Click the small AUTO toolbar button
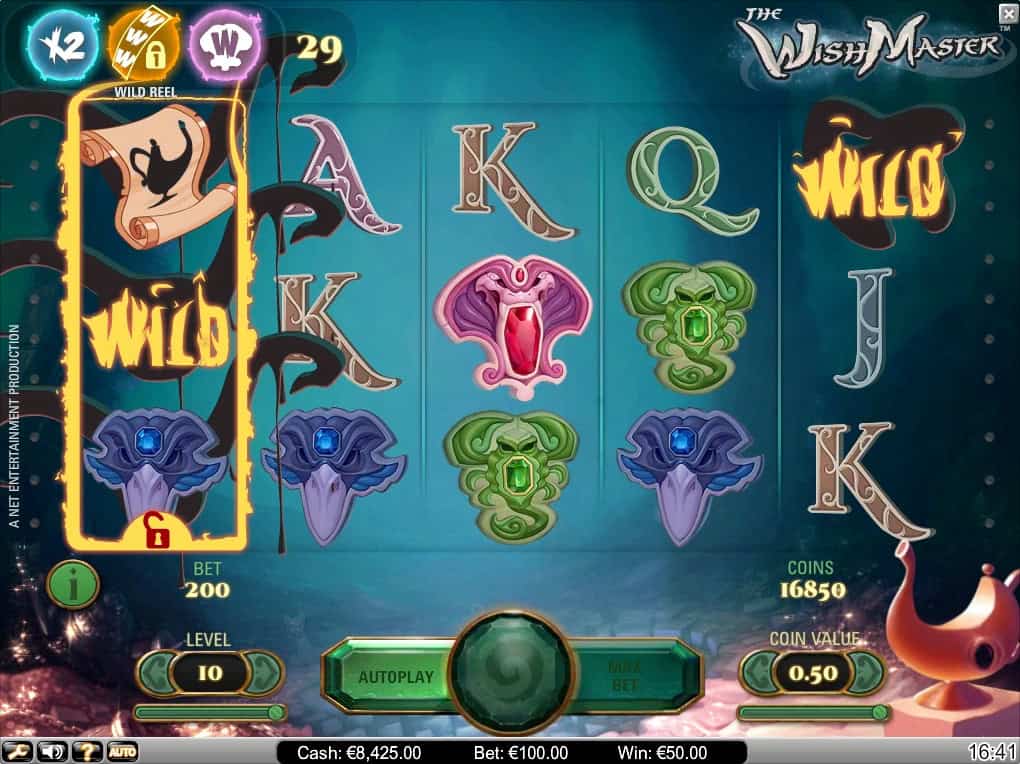The width and height of the screenshot is (1020, 764). click(122, 751)
